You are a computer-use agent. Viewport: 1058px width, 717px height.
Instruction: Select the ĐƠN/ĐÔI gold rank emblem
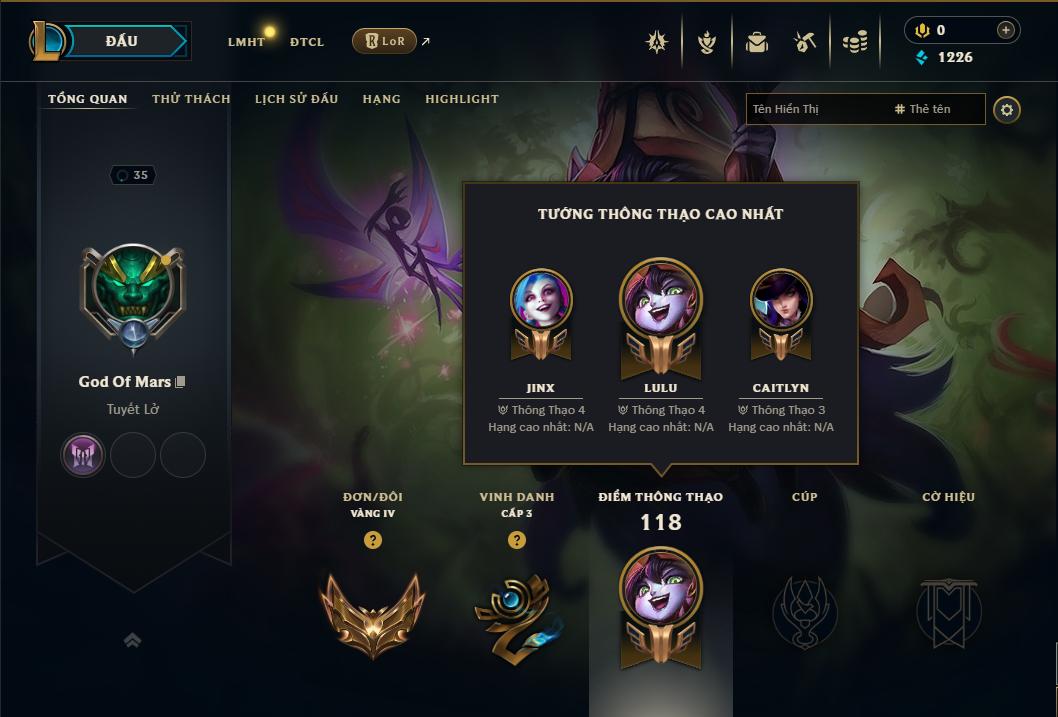[372, 612]
